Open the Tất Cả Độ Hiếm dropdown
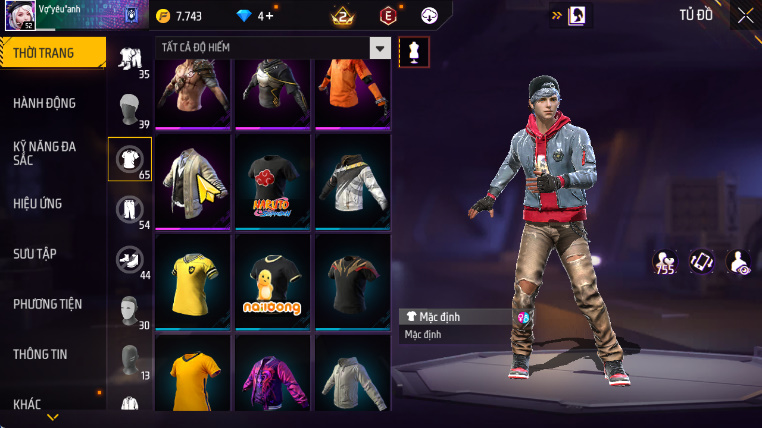 point(380,48)
